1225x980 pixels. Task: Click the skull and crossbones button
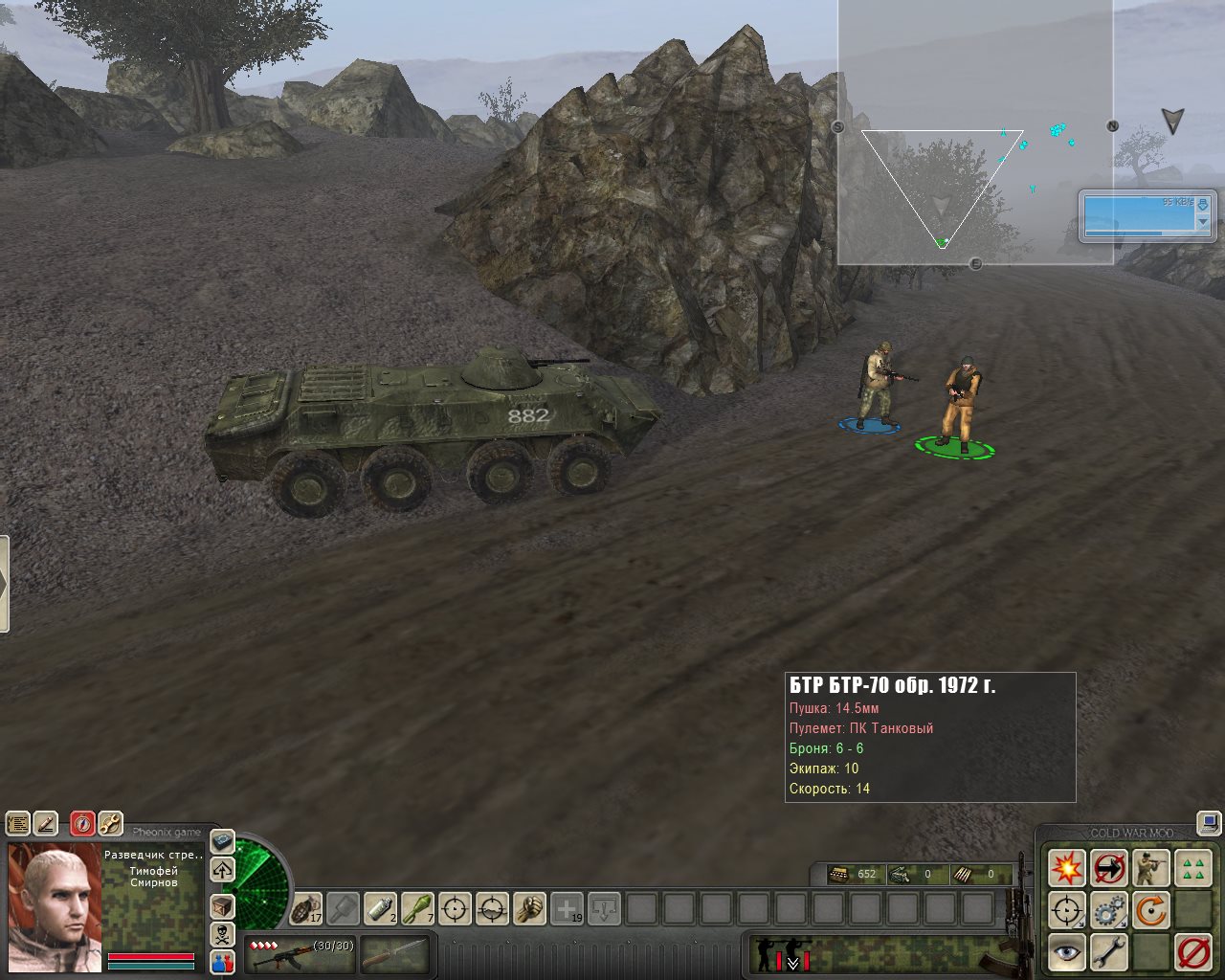pyautogui.click(x=222, y=934)
